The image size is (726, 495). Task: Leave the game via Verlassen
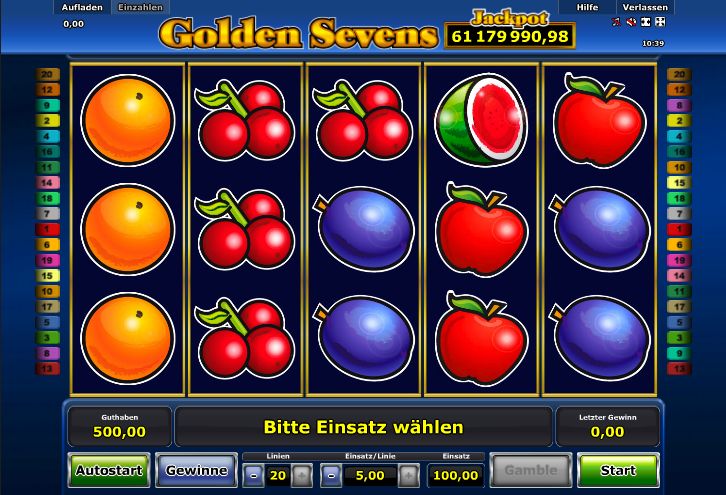[x=643, y=7]
